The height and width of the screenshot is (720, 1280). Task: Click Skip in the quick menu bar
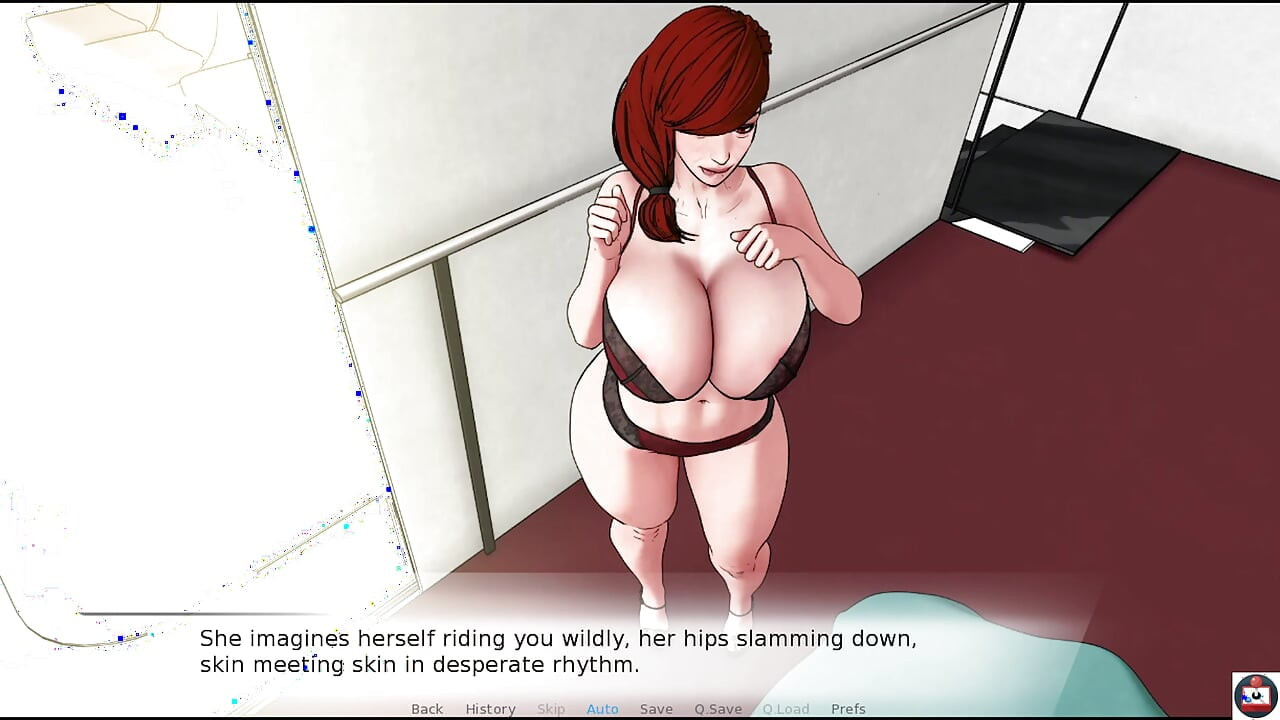[x=551, y=709]
